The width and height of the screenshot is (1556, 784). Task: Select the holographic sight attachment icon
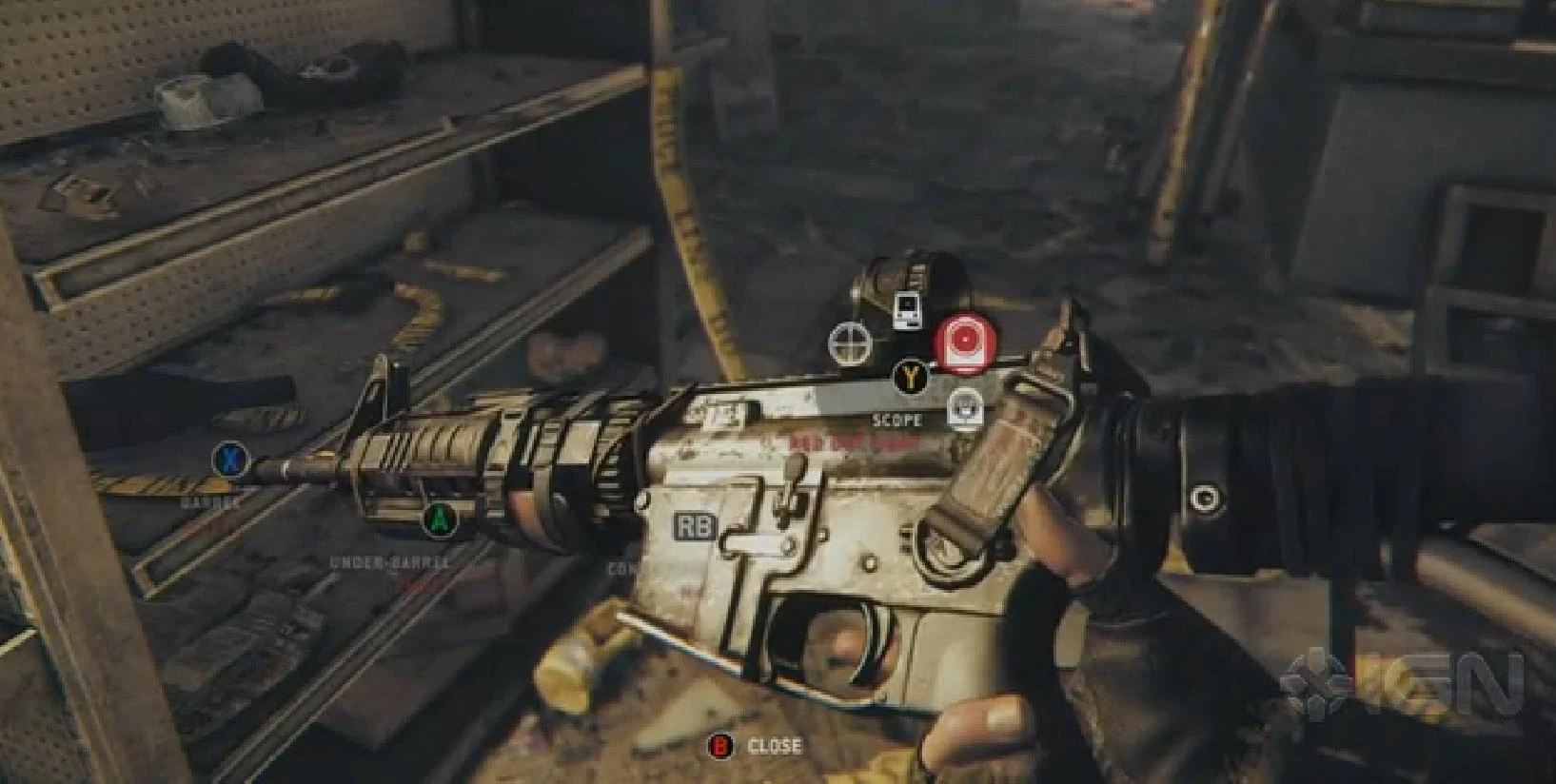[906, 306]
